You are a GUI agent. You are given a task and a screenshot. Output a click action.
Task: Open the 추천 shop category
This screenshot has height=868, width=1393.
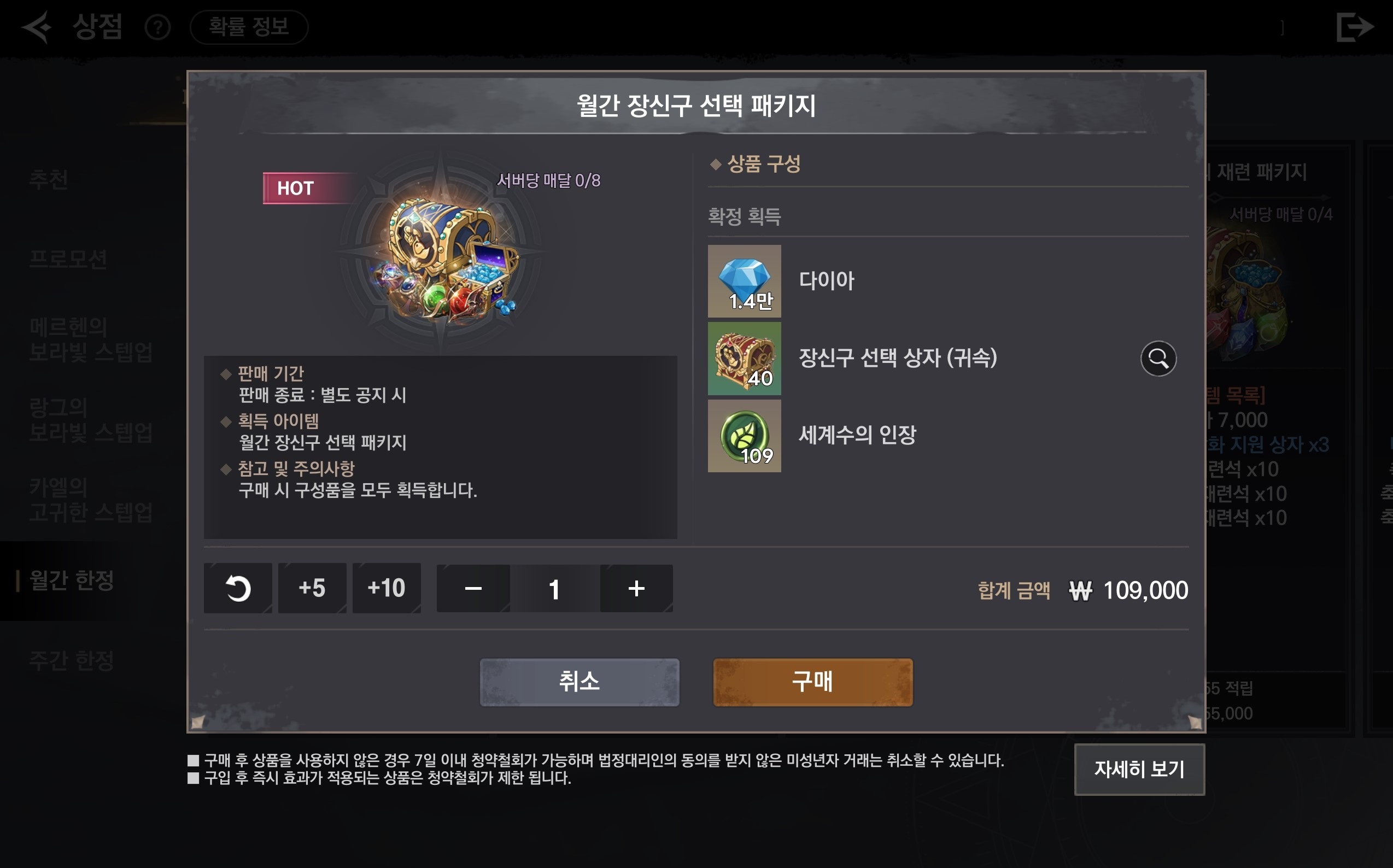49,179
